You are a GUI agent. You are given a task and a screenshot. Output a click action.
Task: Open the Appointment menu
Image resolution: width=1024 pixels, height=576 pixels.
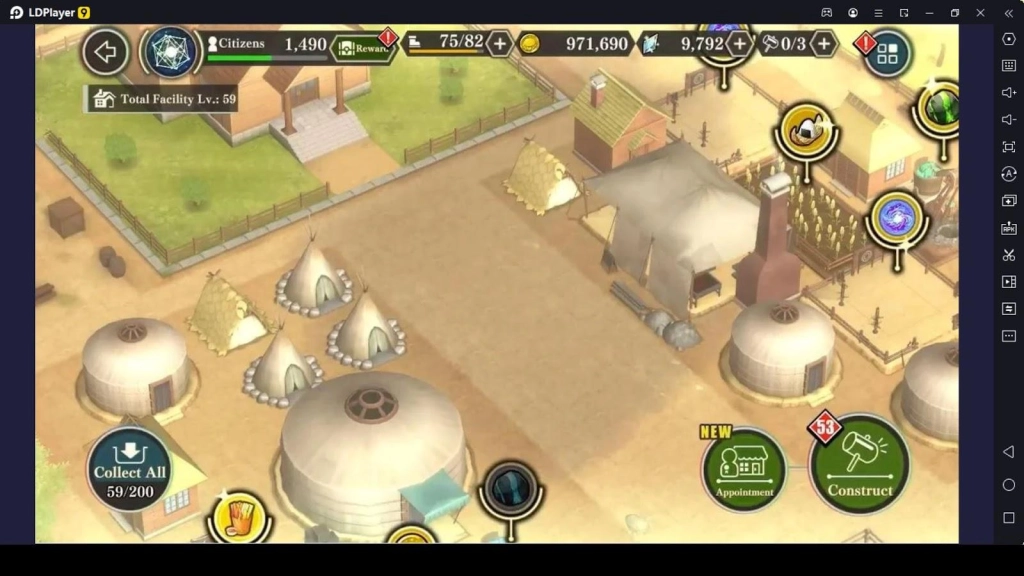[x=744, y=469]
